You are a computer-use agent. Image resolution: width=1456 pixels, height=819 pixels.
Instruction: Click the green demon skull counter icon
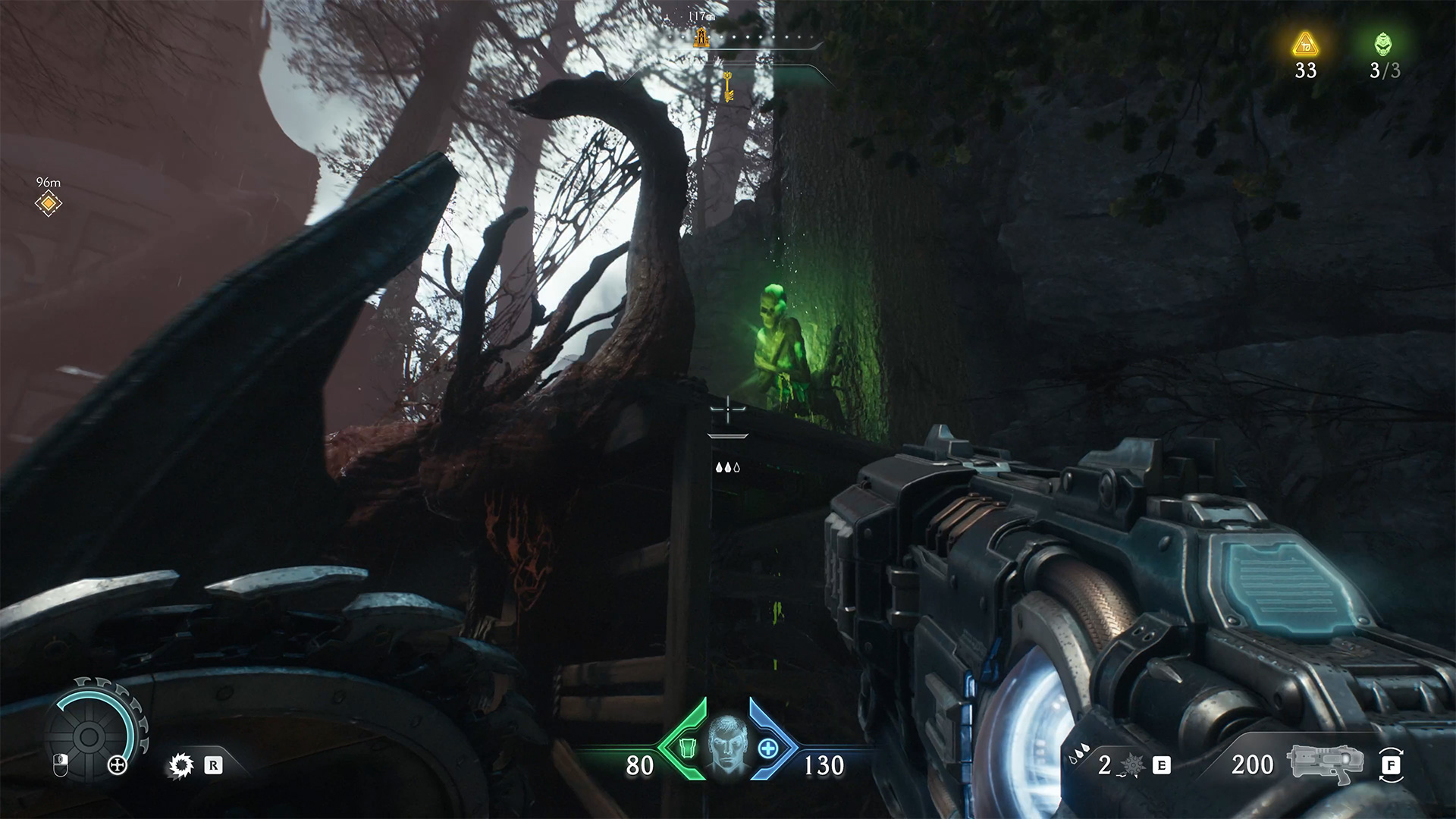(x=1384, y=44)
